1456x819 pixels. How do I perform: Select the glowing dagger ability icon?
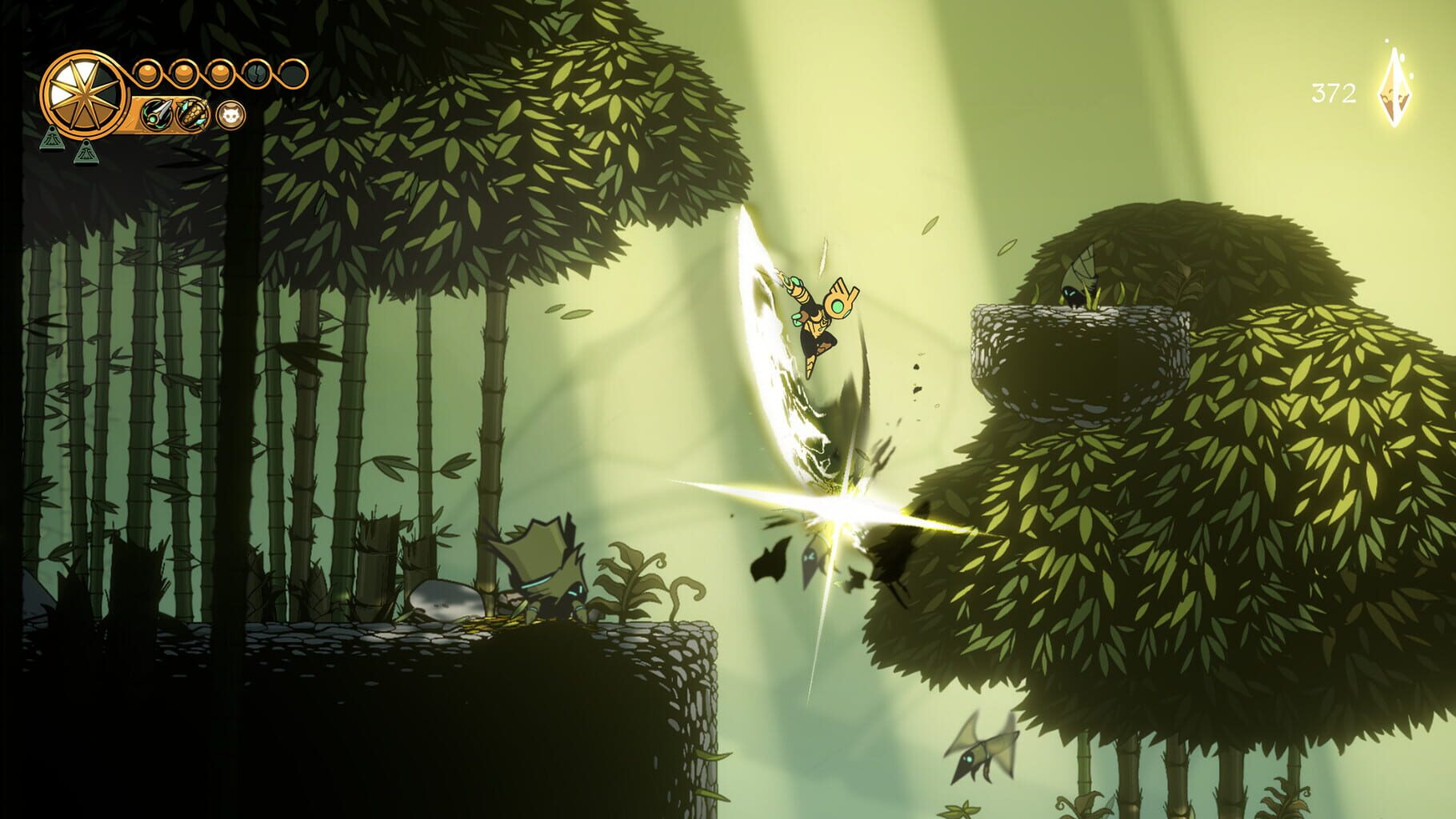pos(156,115)
